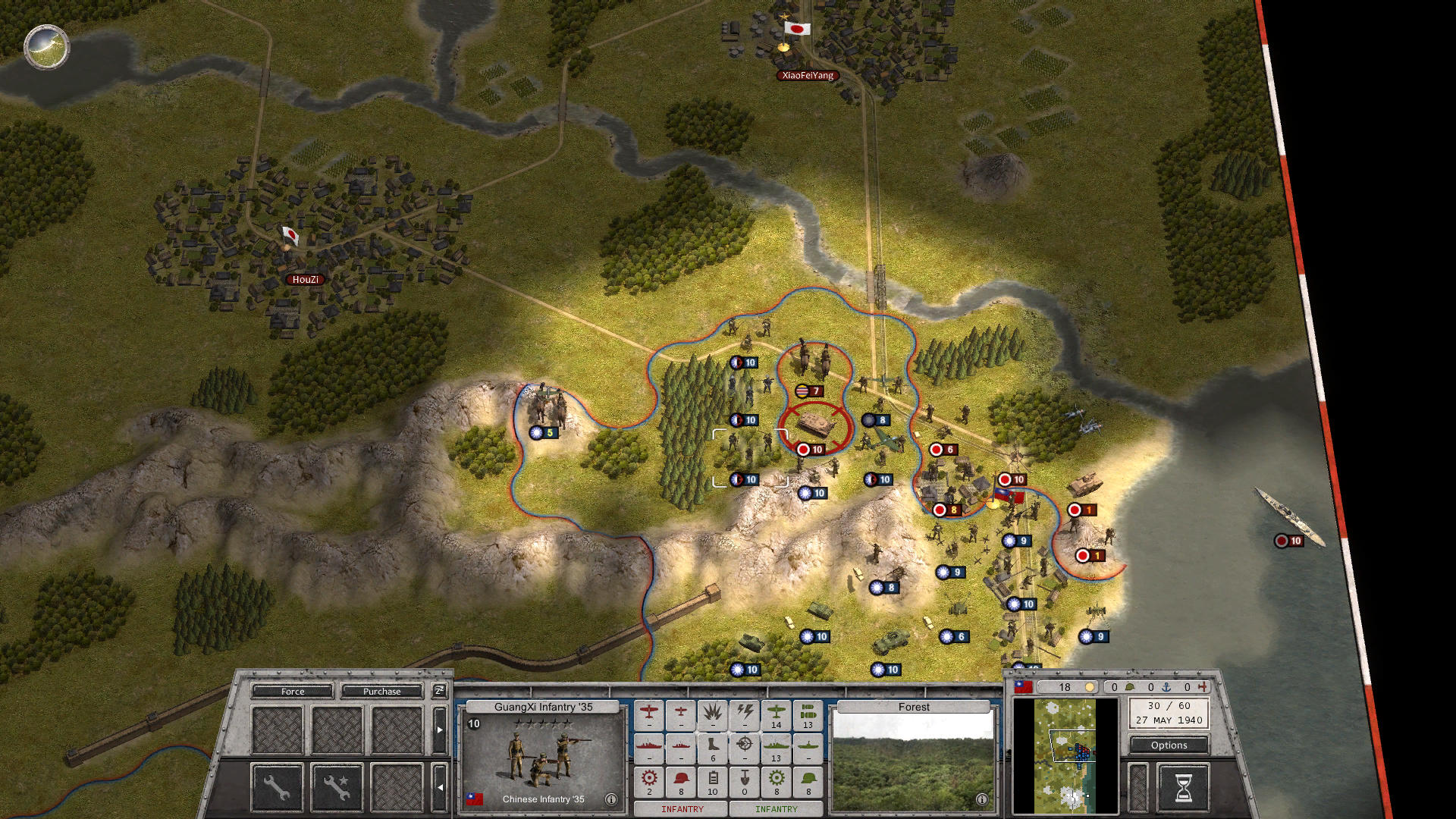Open the Options menu
This screenshot has width=1456, height=819.
(x=1169, y=745)
